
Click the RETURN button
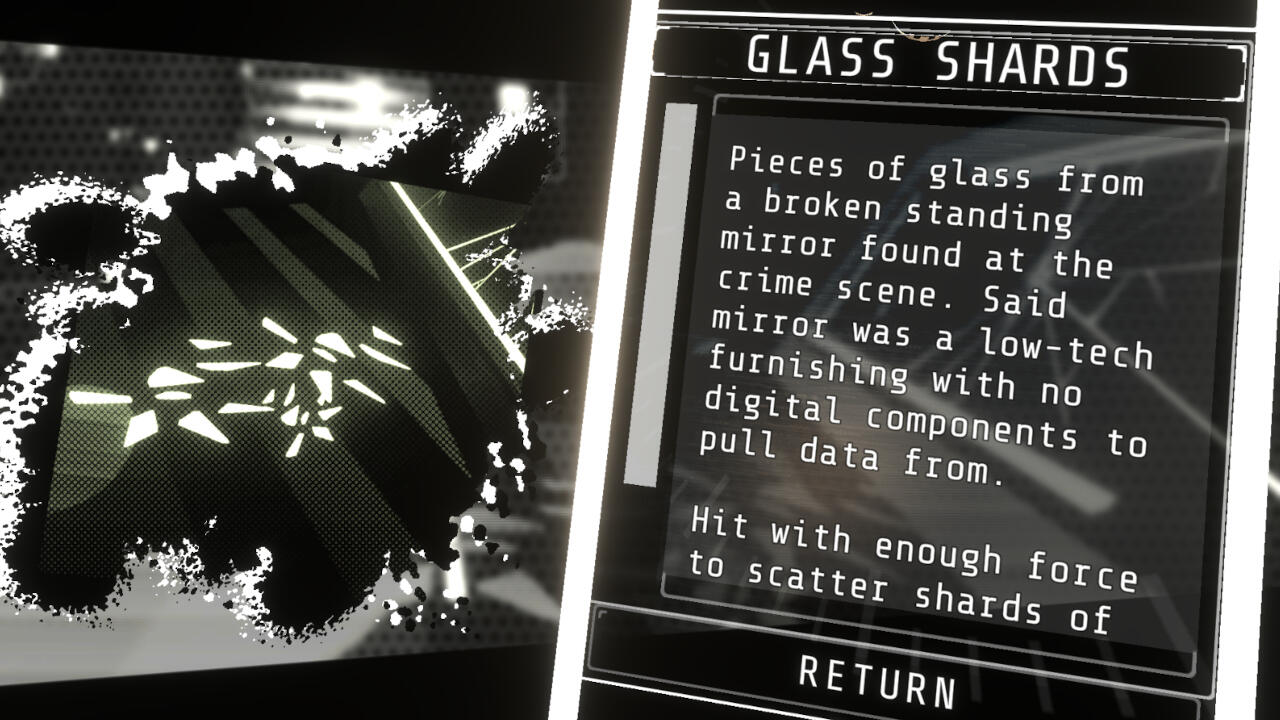point(879,679)
